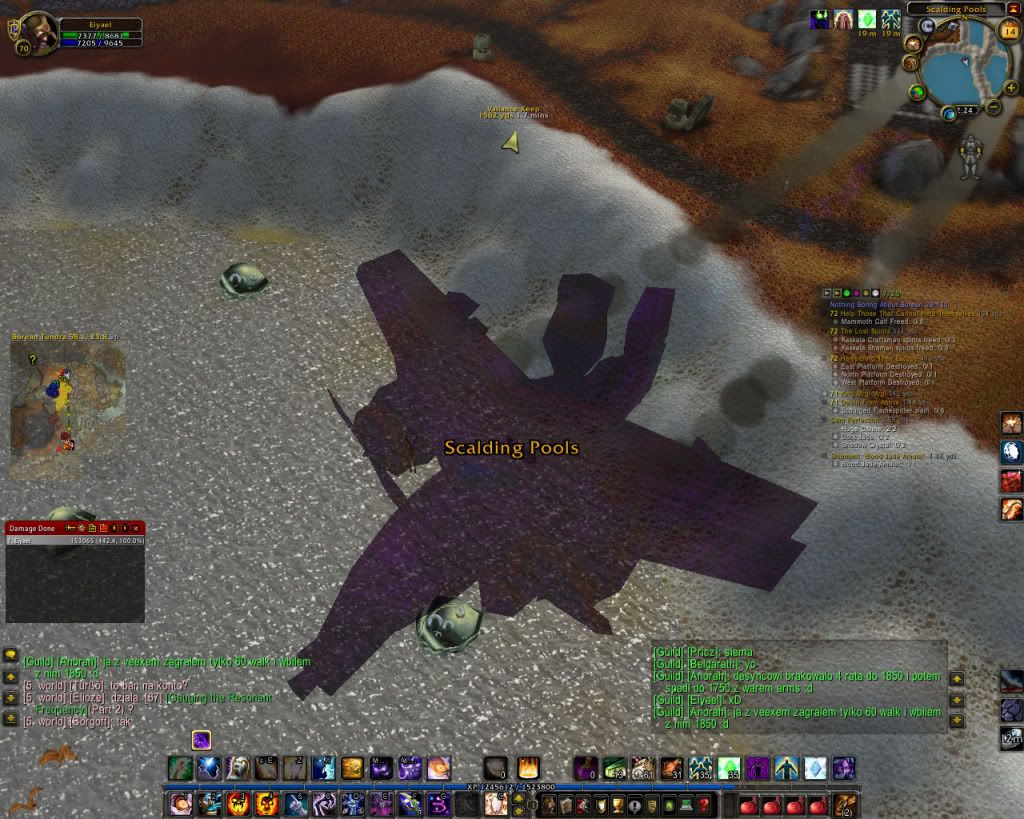This screenshot has height=819, width=1024.
Task: Collapse the minimap with the top toggle
Action: [1013, 9]
